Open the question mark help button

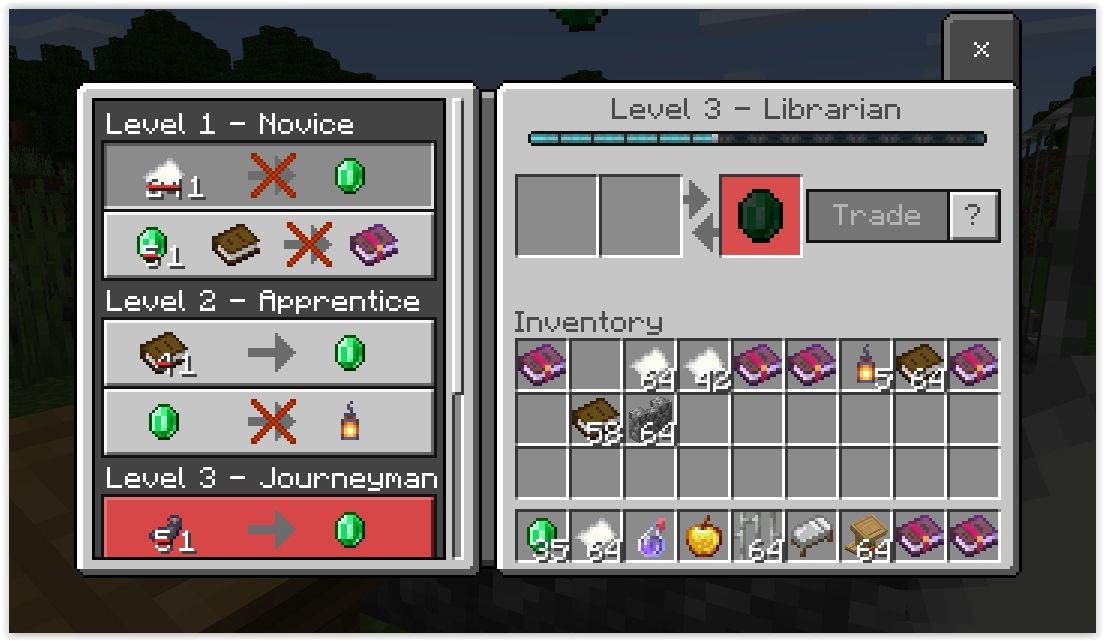973,216
